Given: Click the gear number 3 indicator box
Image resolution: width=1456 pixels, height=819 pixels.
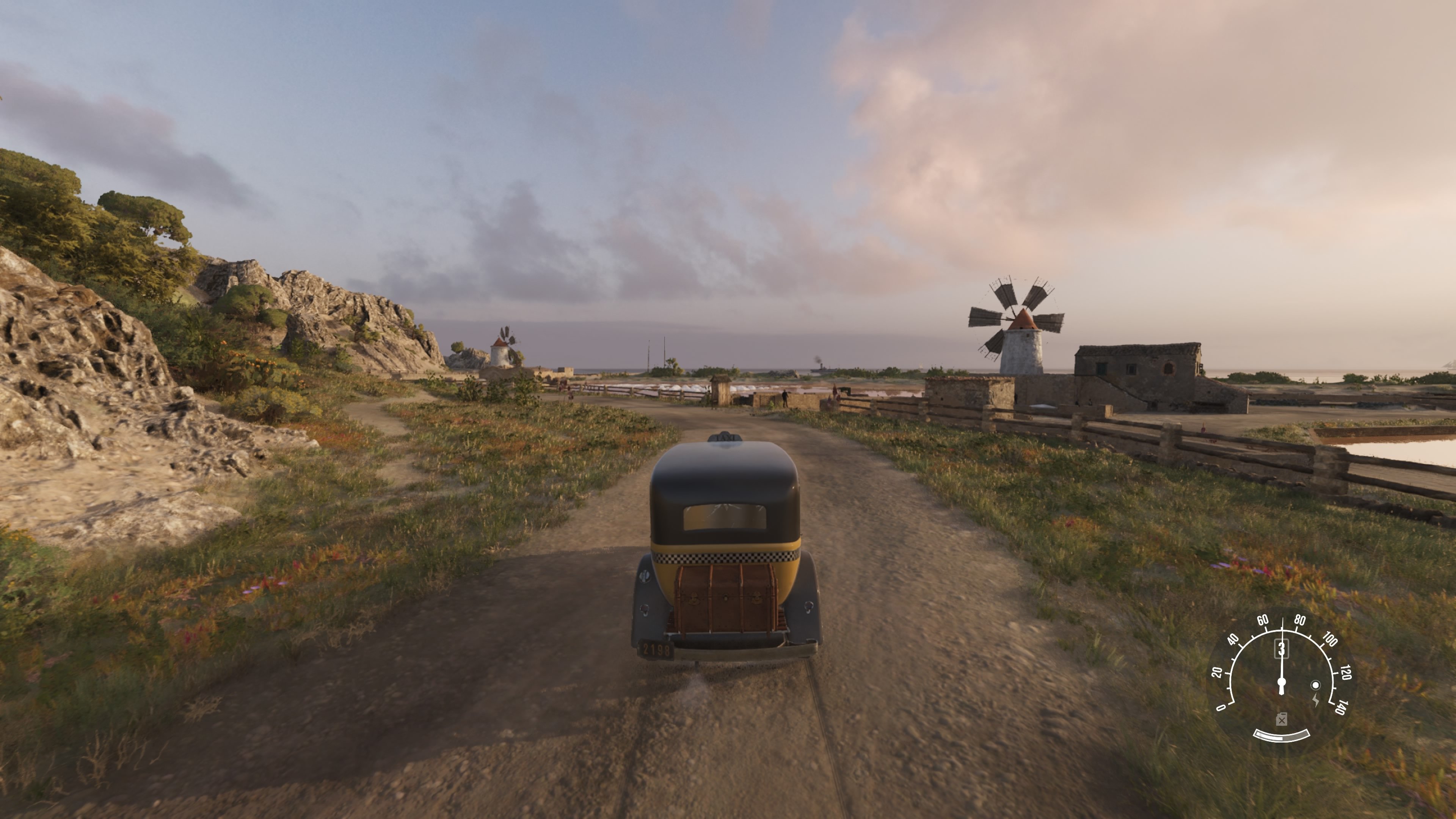Looking at the screenshot, I should pos(1281,650).
